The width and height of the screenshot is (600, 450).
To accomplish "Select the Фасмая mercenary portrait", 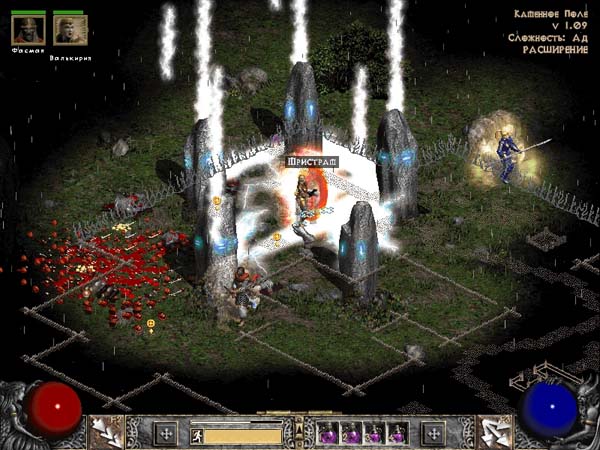I will pos(28,30).
